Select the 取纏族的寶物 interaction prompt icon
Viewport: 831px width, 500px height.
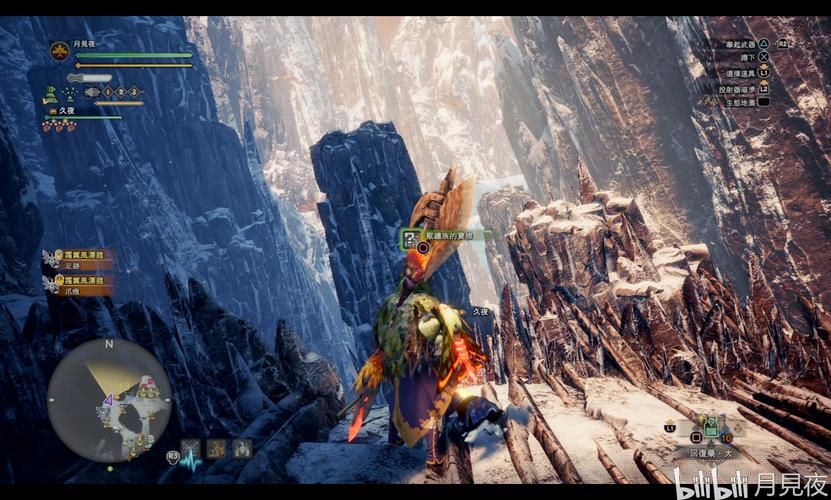click(x=410, y=237)
